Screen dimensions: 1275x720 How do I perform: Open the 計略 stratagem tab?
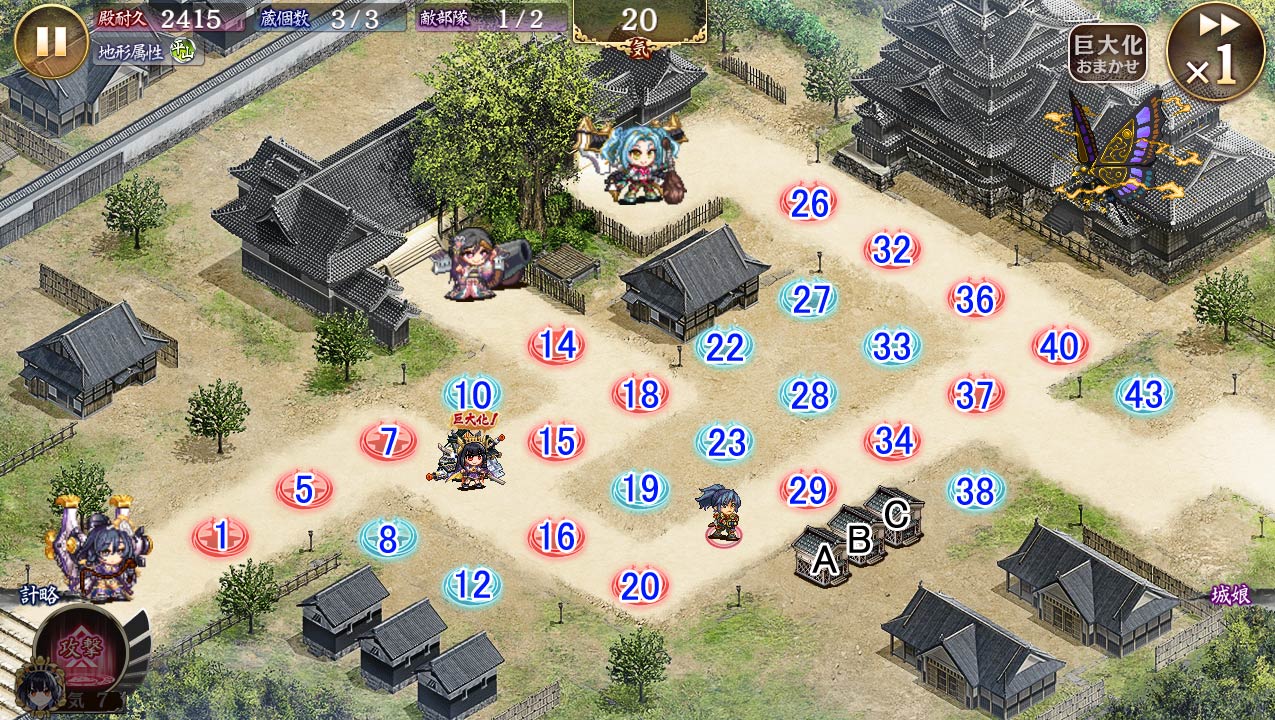click(40, 596)
